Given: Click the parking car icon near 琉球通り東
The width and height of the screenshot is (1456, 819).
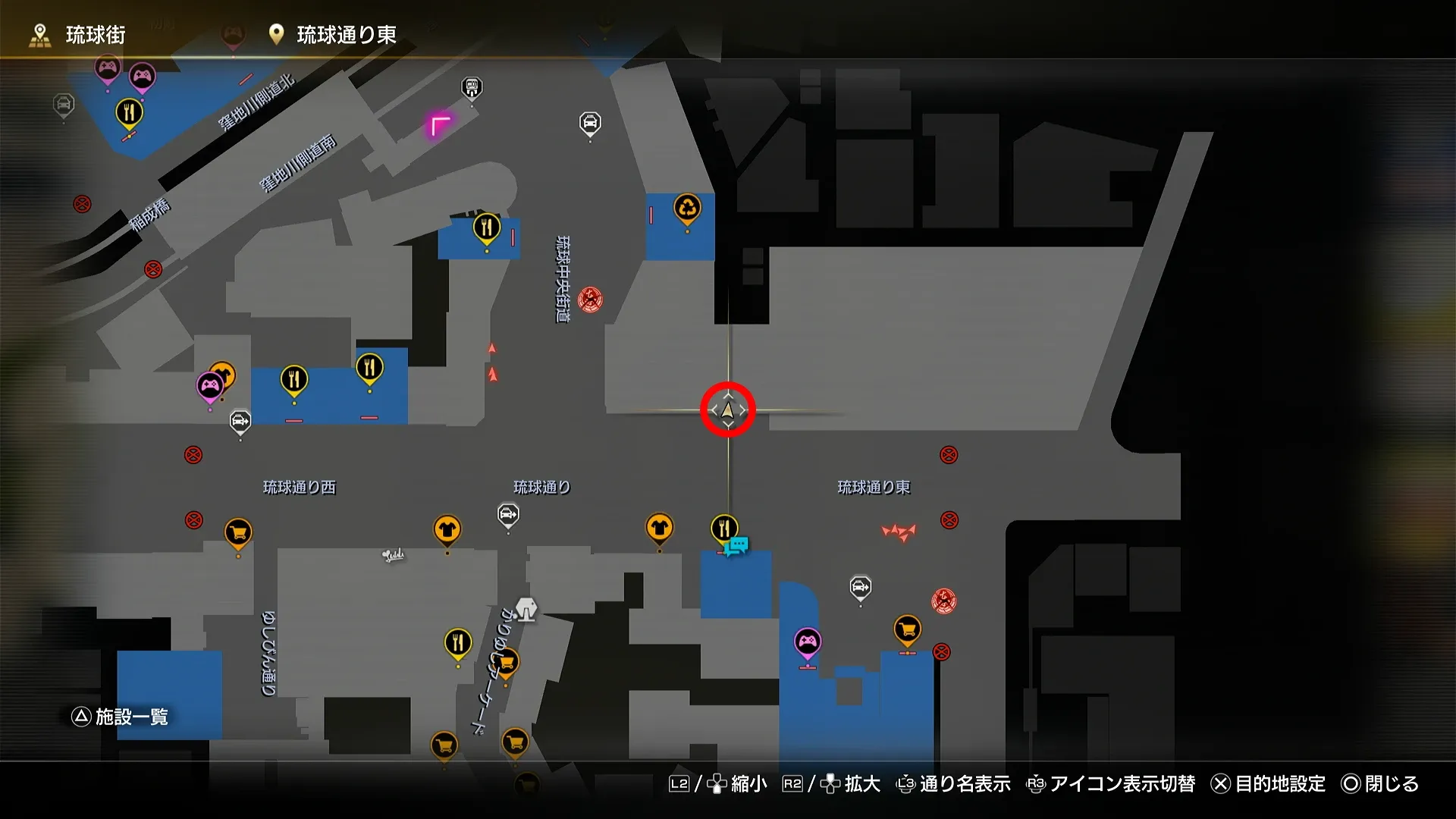Looking at the screenshot, I should (x=860, y=586).
